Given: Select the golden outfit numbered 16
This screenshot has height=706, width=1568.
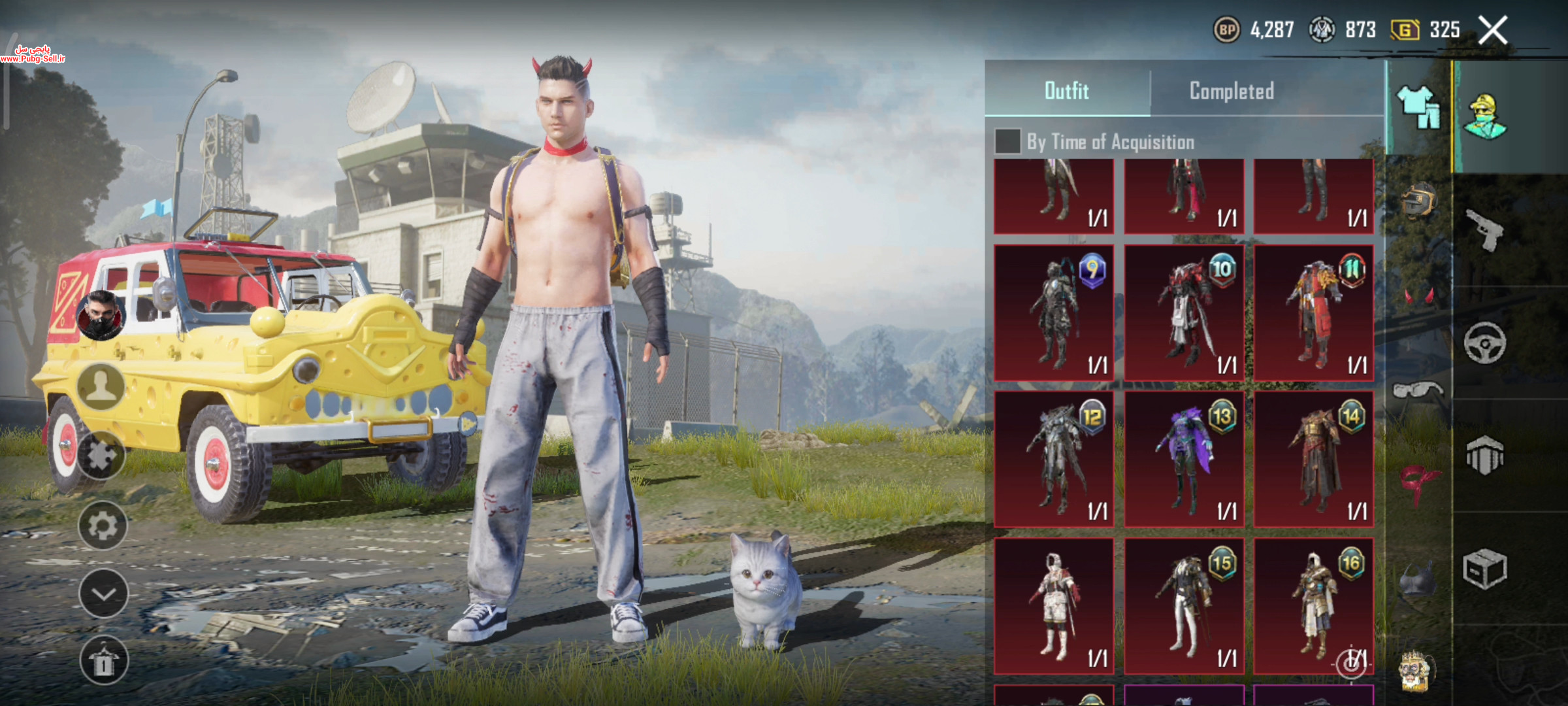Looking at the screenshot, I should coord(1313,606).
